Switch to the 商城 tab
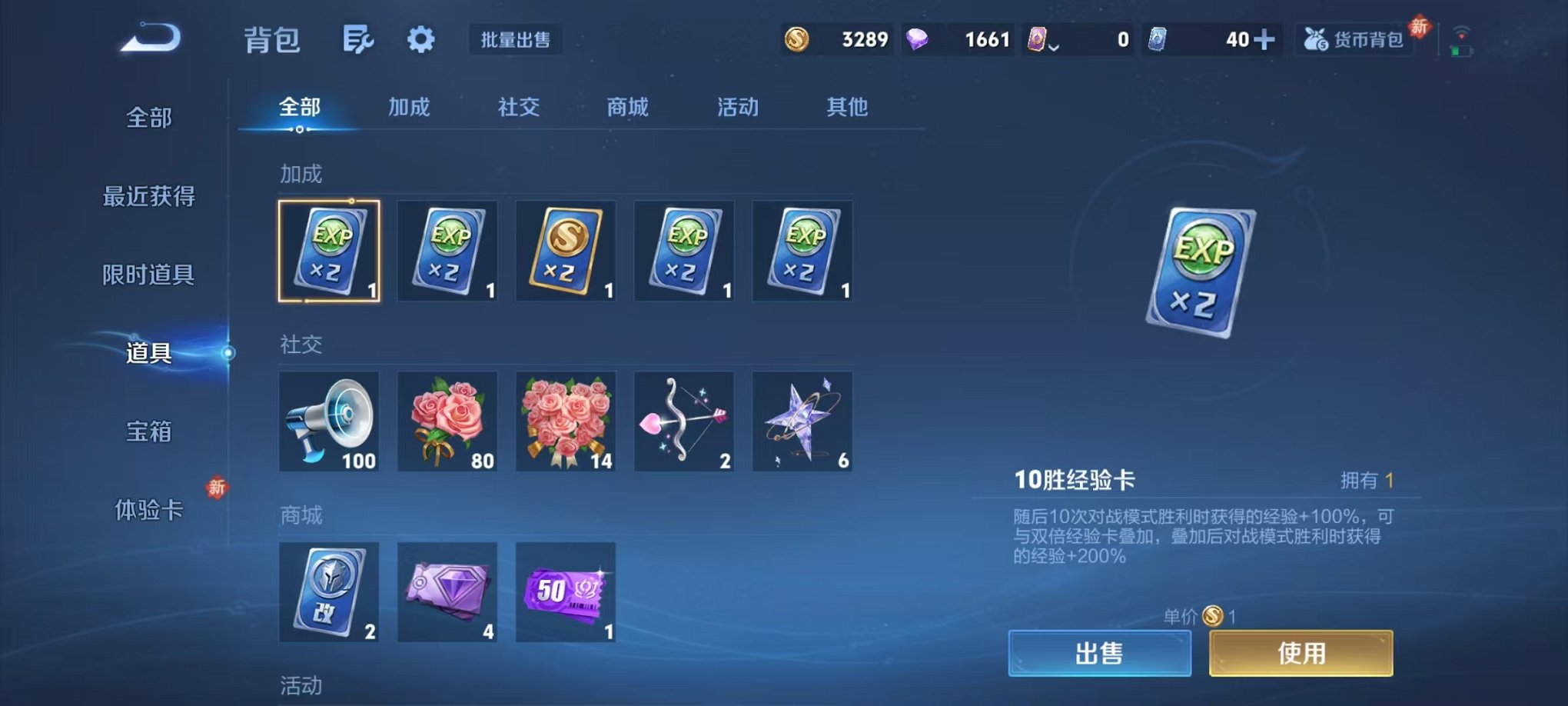 627,108
